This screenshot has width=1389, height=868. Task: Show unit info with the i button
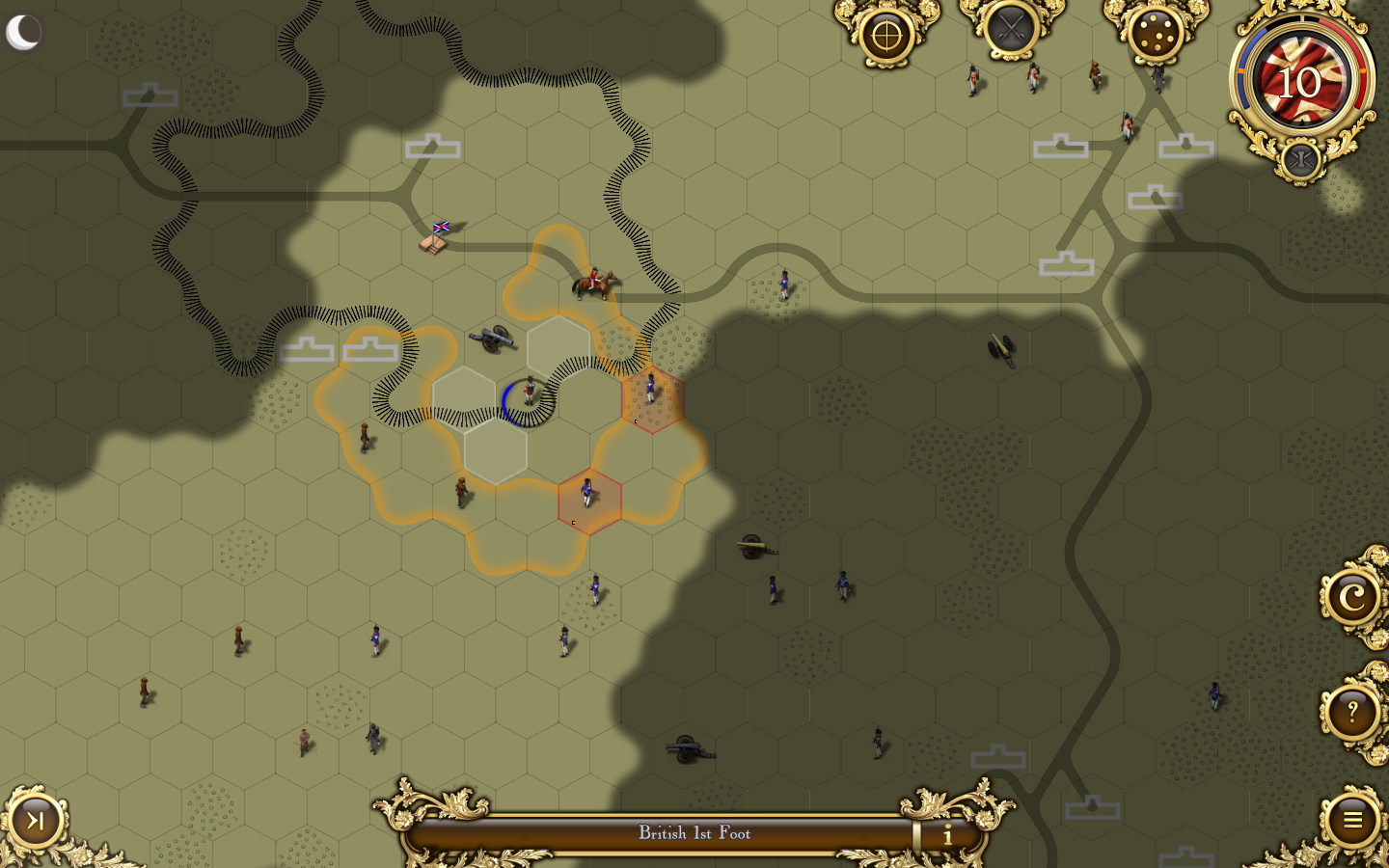(947, 834)
